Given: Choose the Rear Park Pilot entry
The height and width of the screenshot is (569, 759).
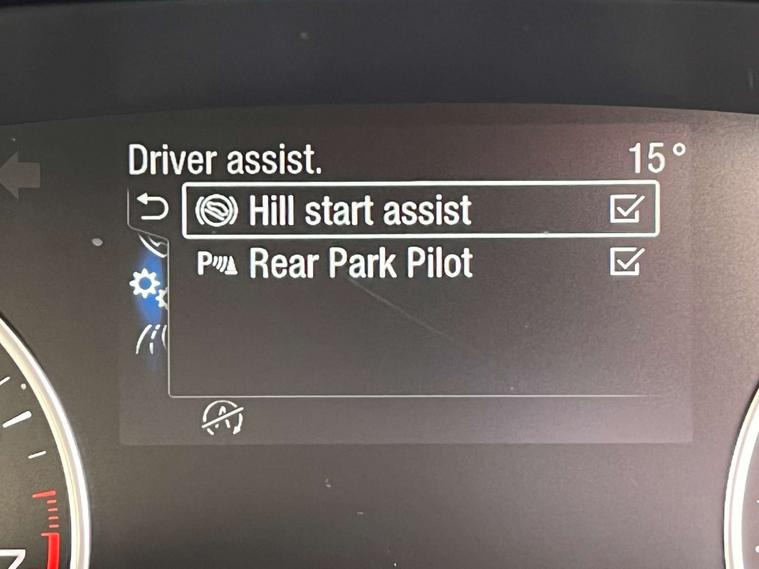Looking at the screenshot, I should click(360, 263).
